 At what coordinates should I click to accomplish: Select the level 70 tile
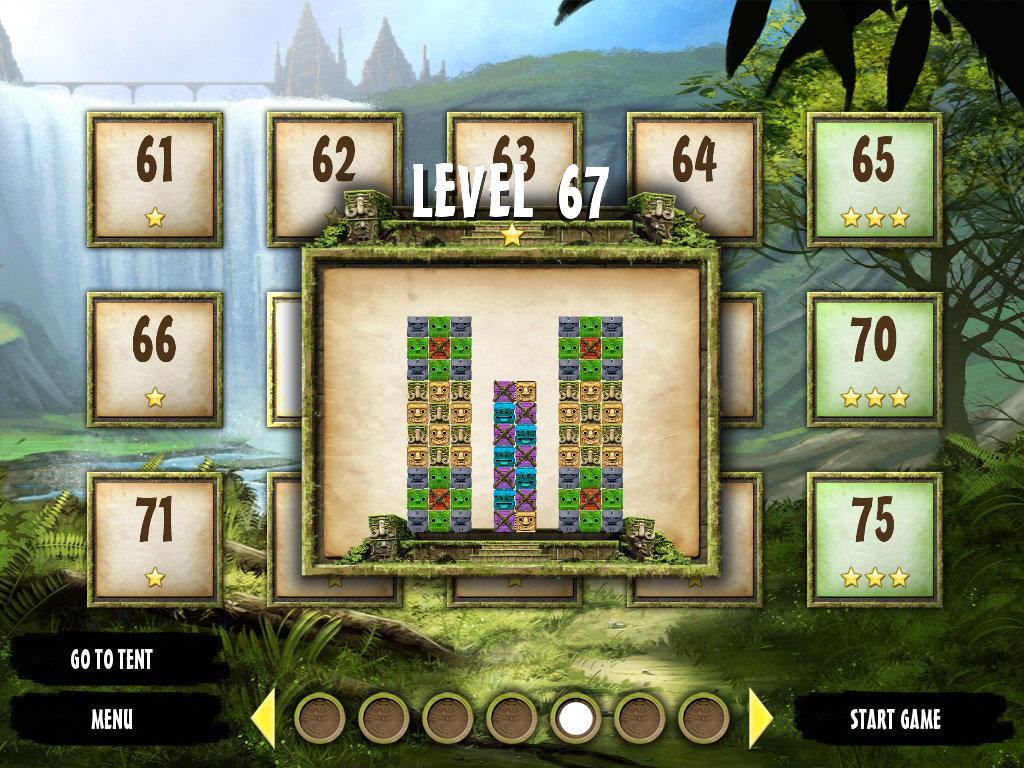tap(874, 359)
